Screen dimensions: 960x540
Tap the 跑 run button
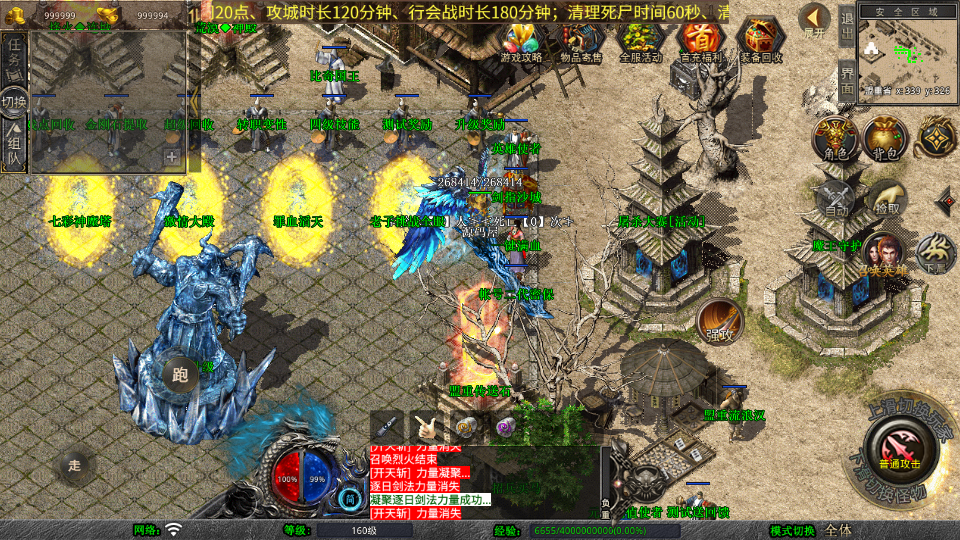180,375
